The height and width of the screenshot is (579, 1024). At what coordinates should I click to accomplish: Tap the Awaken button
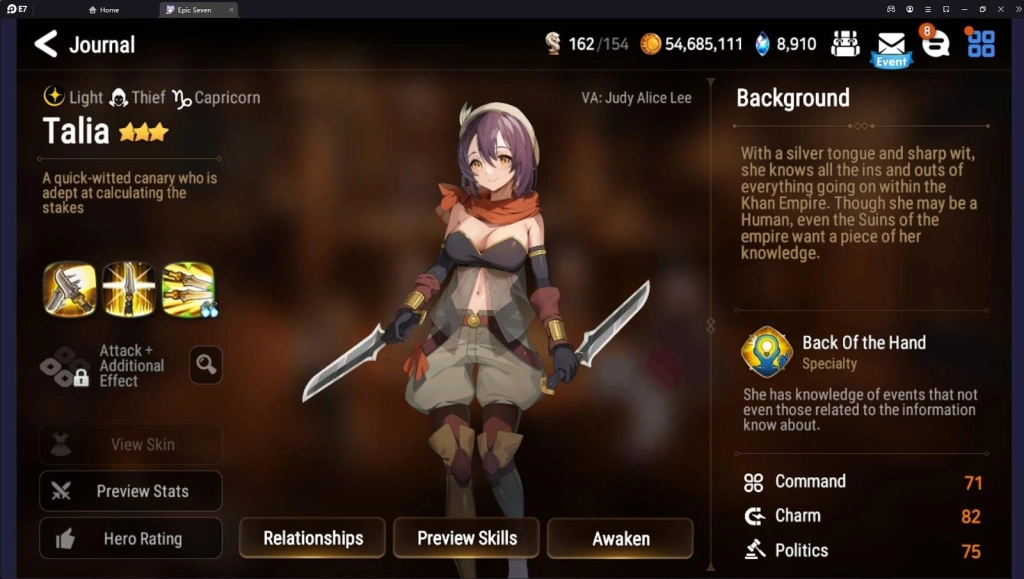620,538
